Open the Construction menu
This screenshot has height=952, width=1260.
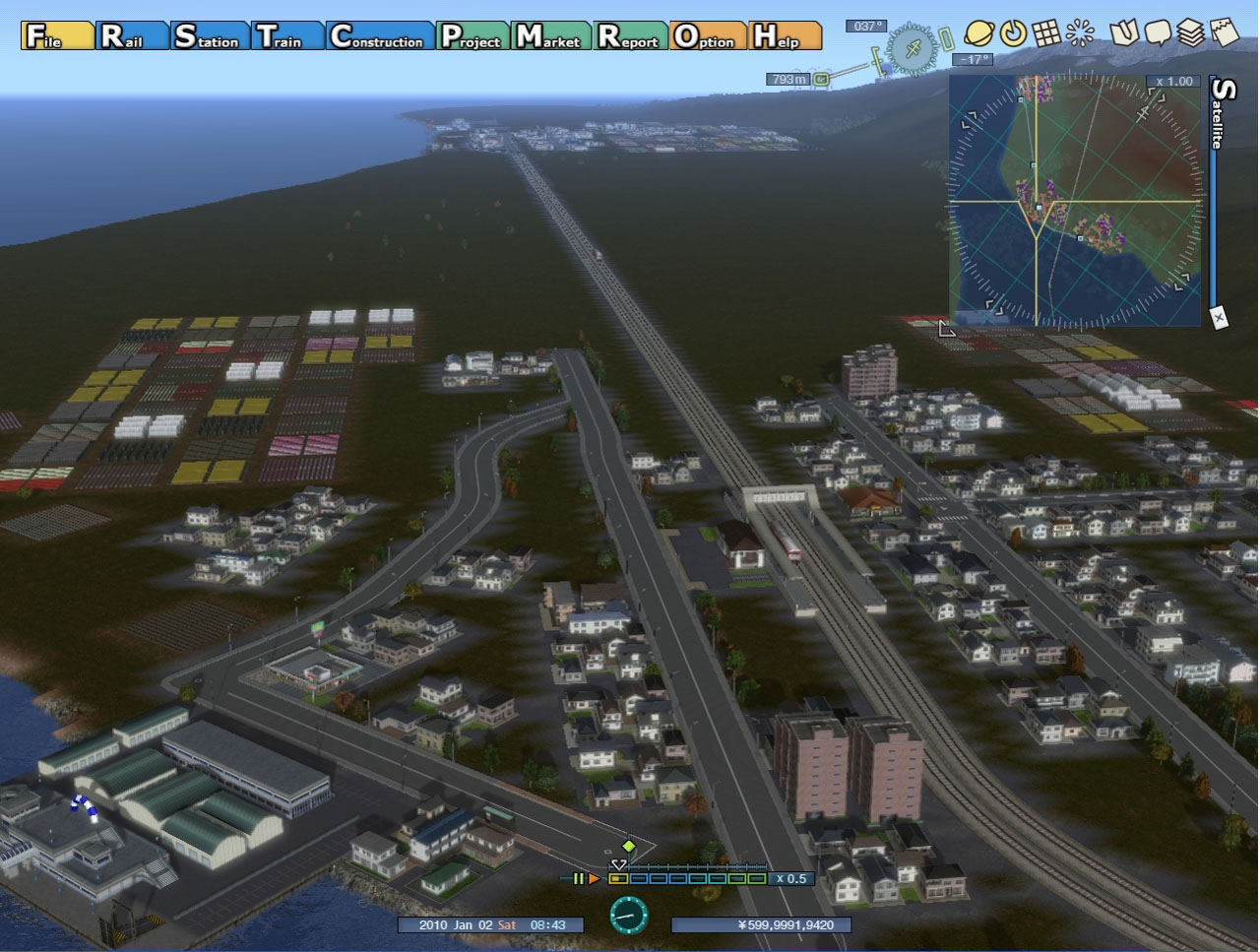tap(379, 36)
